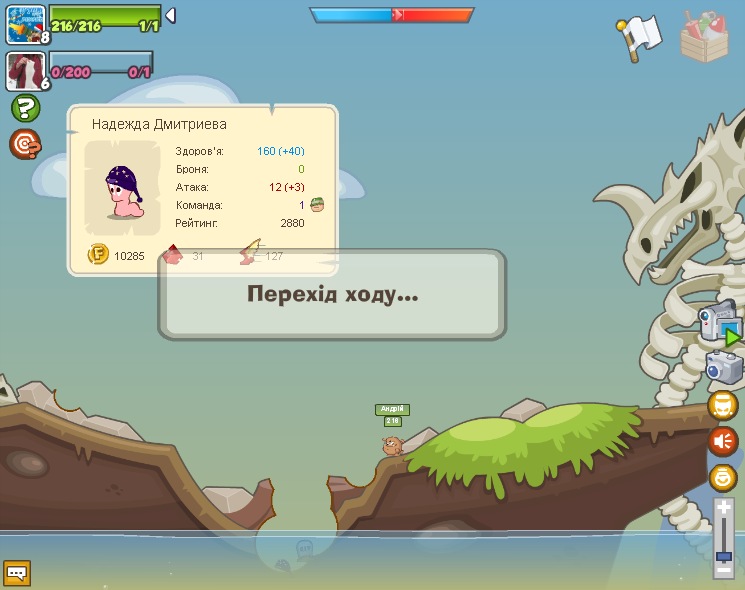Click the orange target hint button
The width and height of the screenshot is (745, 590).
[25, 144]
